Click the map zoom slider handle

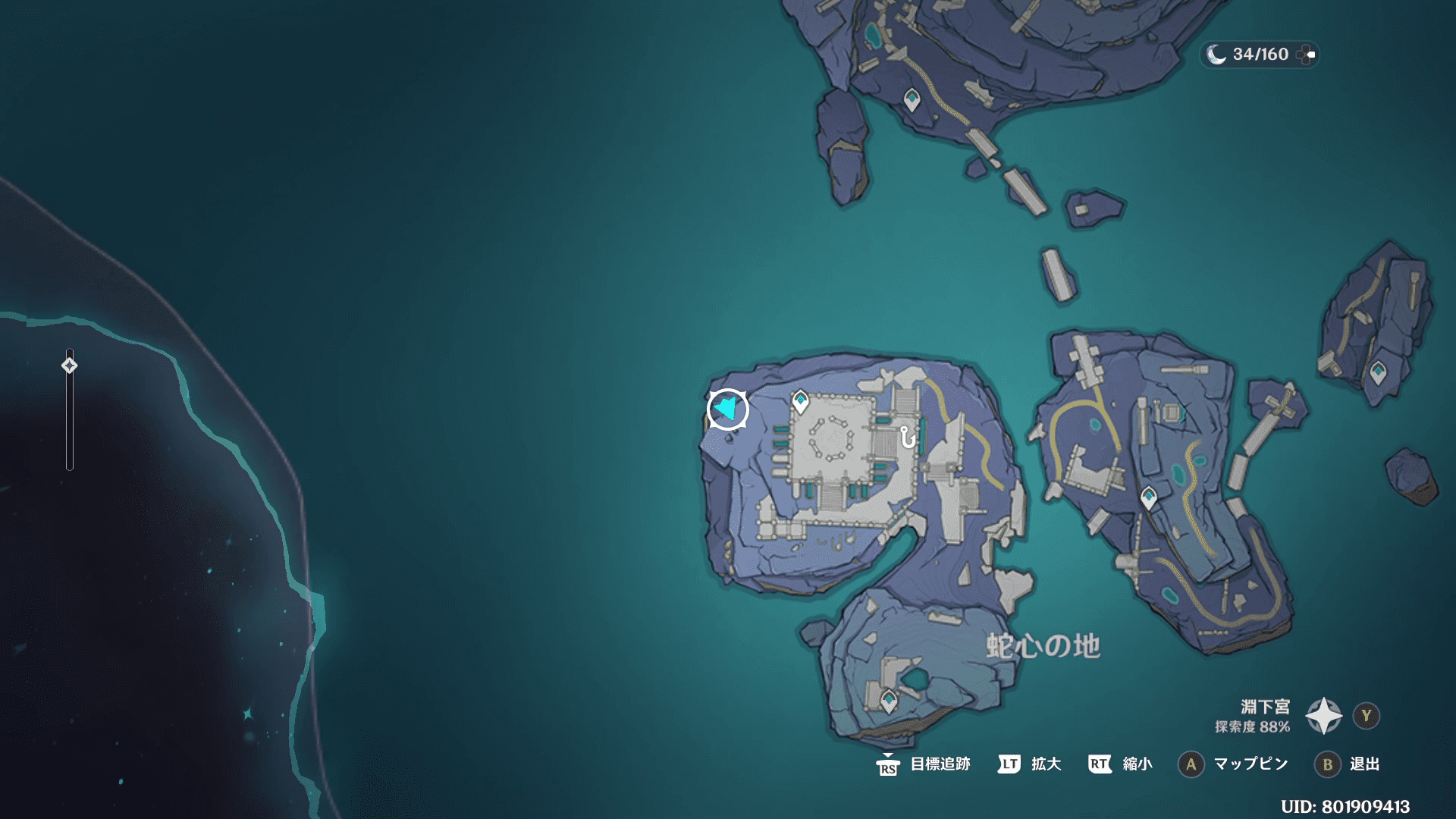(69, 366)
